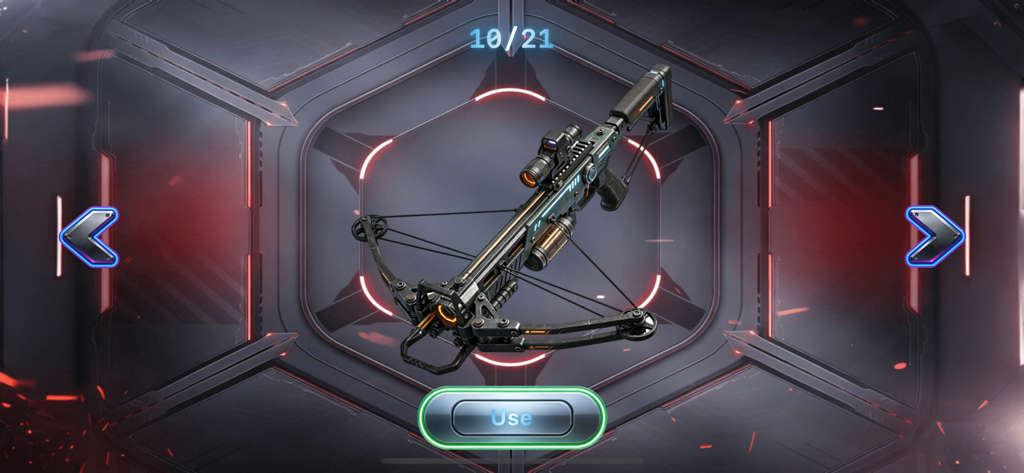The width and height of the screenshot is (1024, 473).
Task: Show the next weapon with right arrow
Action: pyautogui.click(x=934, y=237)
